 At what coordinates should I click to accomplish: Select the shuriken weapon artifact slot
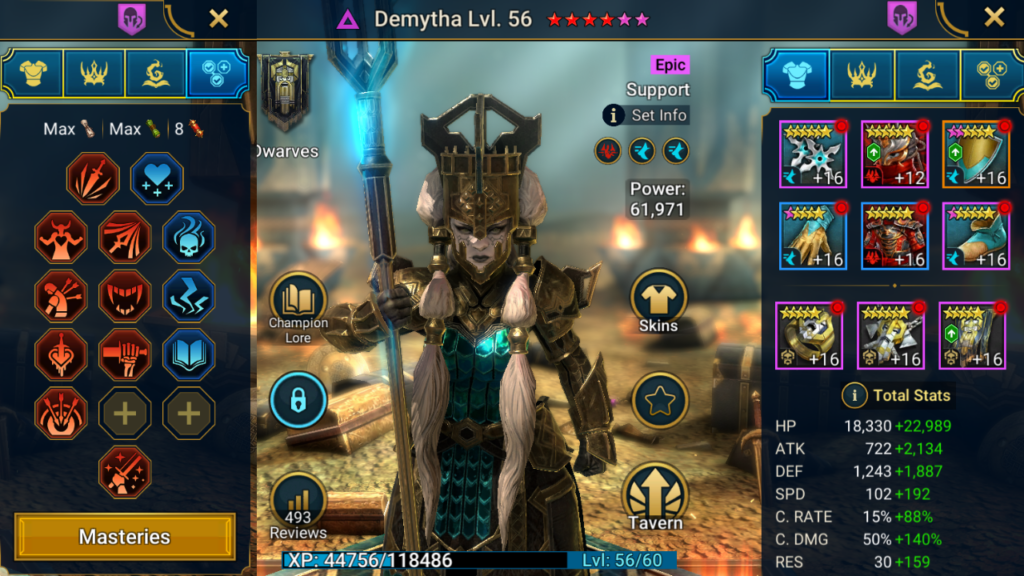click(x=812, y=155)
